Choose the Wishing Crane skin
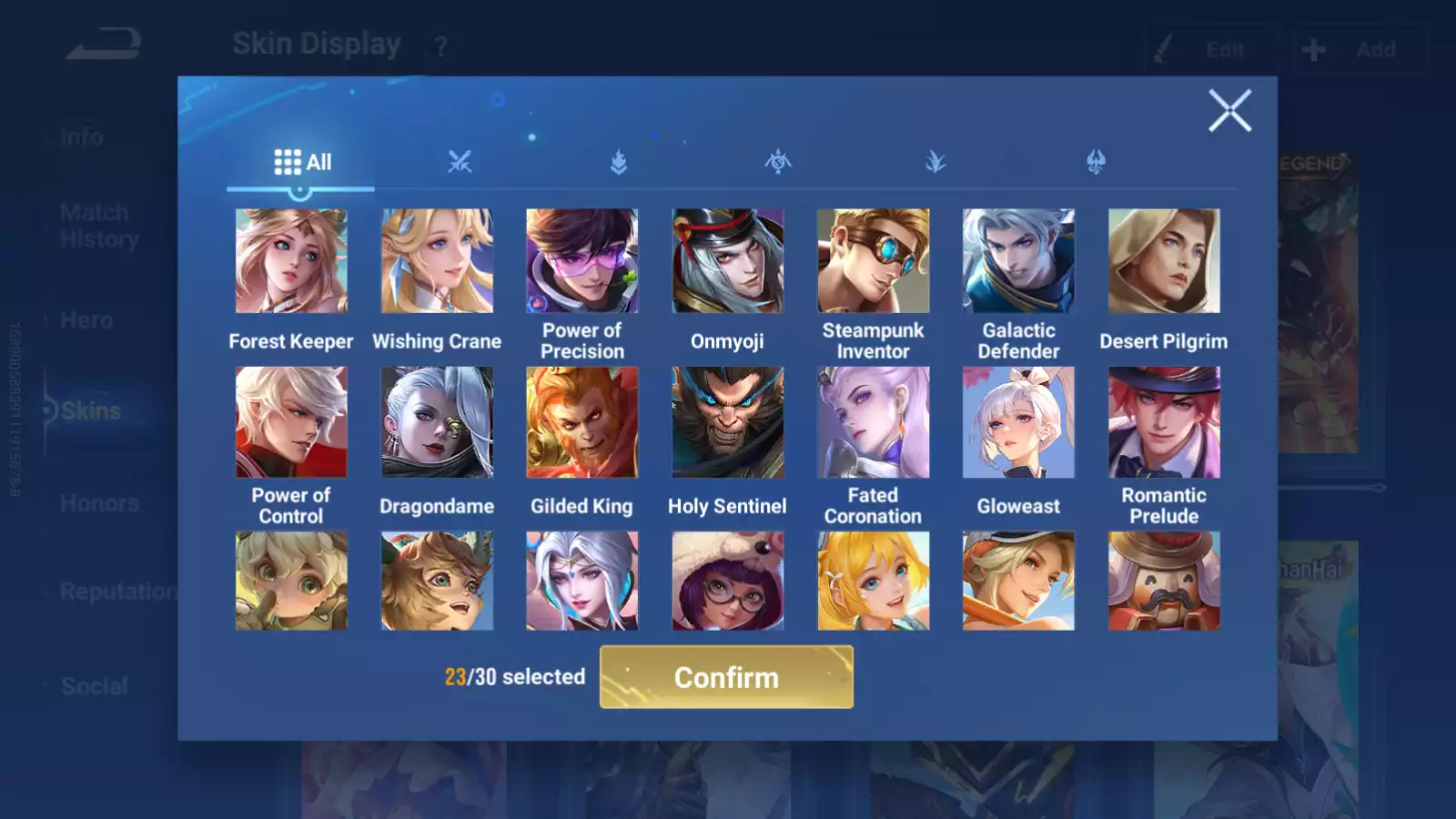 pos(437,261)
